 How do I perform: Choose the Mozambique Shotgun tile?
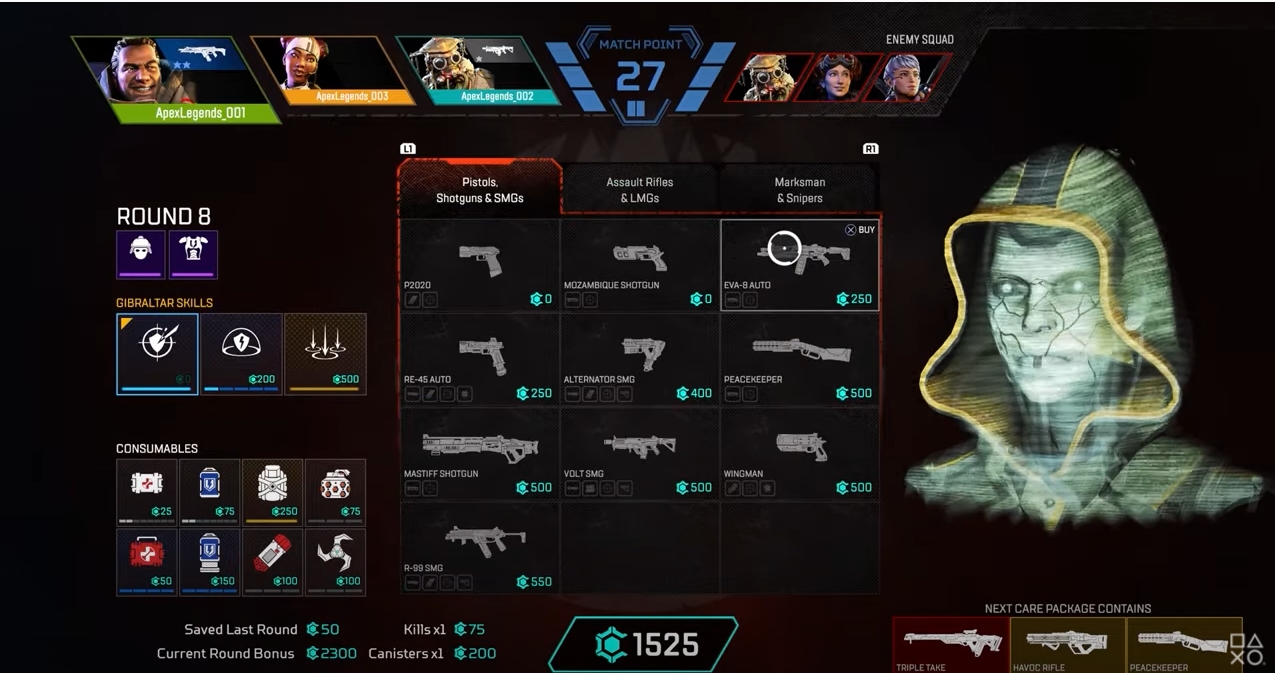click(x=639, y=265)
